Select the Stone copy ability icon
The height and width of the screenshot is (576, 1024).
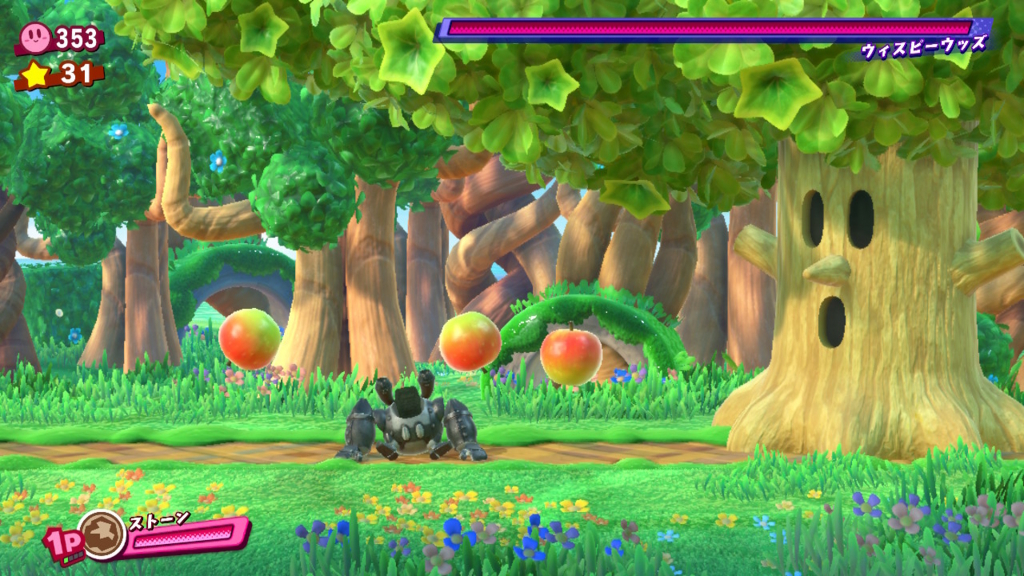pos(103,534)
